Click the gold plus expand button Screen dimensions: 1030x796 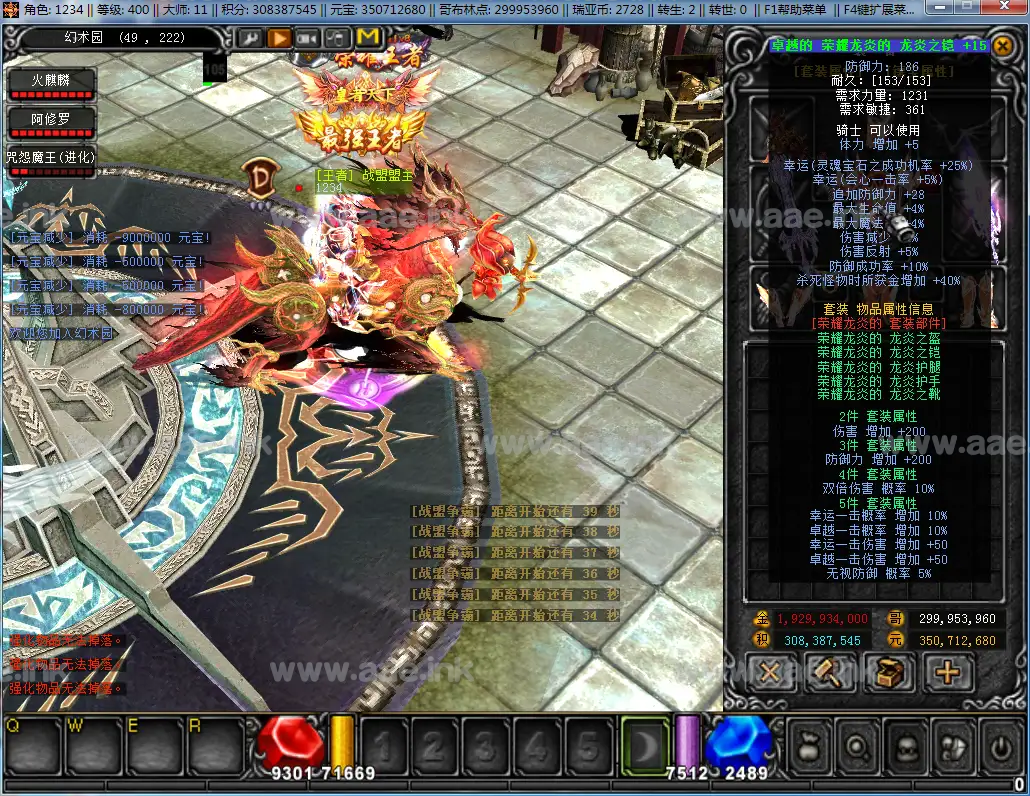click(947, 673)
